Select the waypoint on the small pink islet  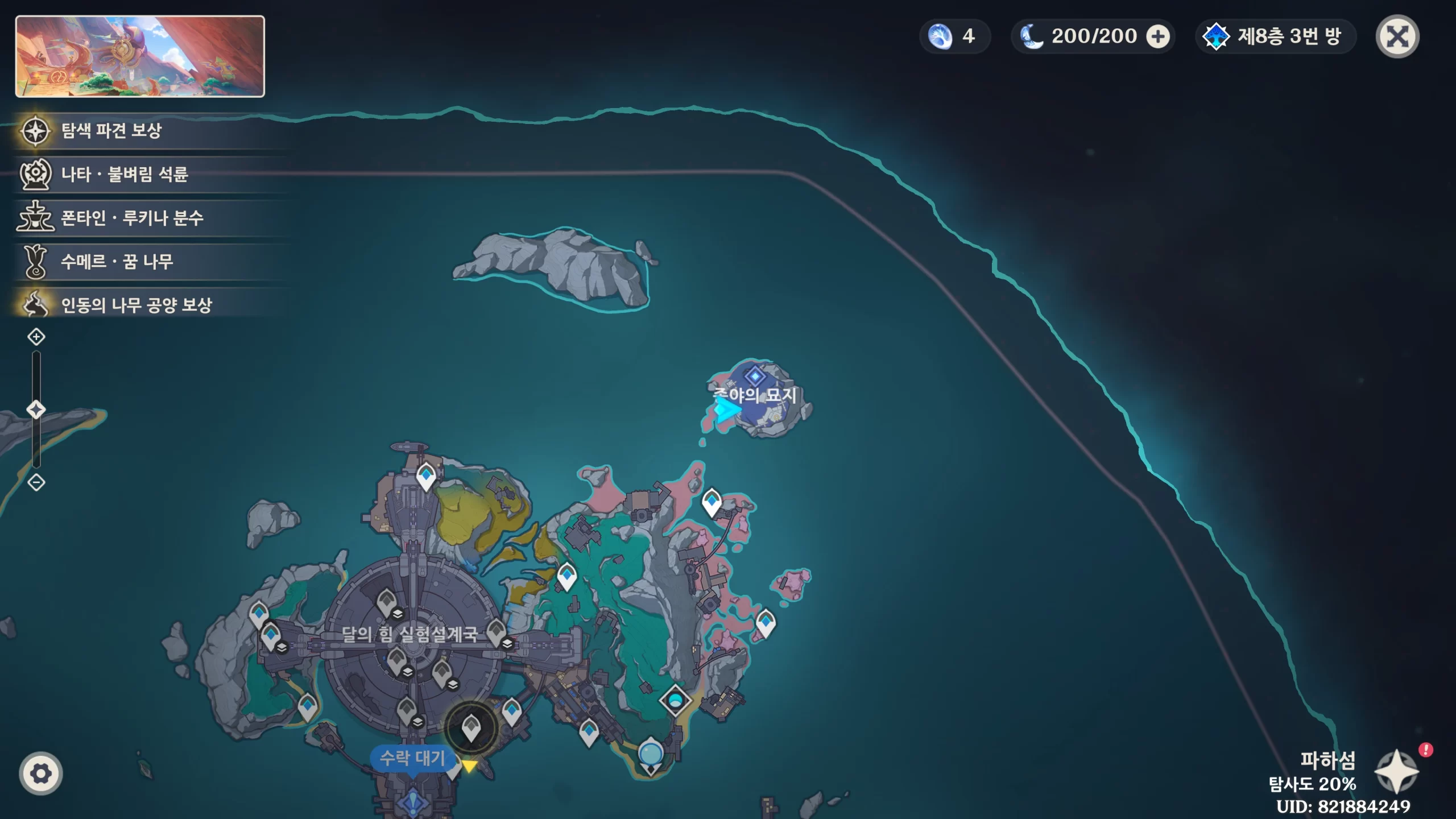point(766,623)
